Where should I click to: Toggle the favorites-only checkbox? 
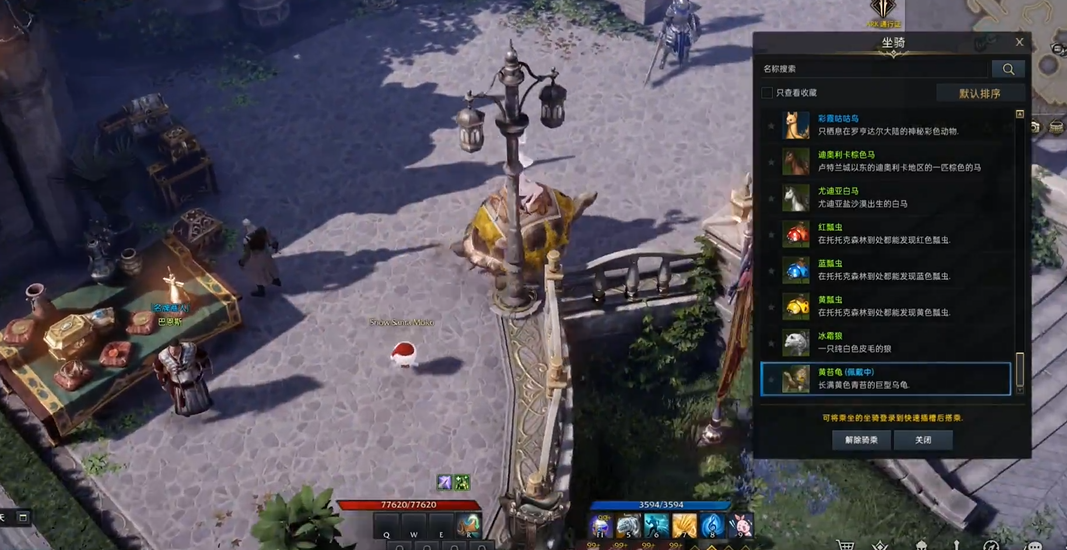tap(767, 93)
